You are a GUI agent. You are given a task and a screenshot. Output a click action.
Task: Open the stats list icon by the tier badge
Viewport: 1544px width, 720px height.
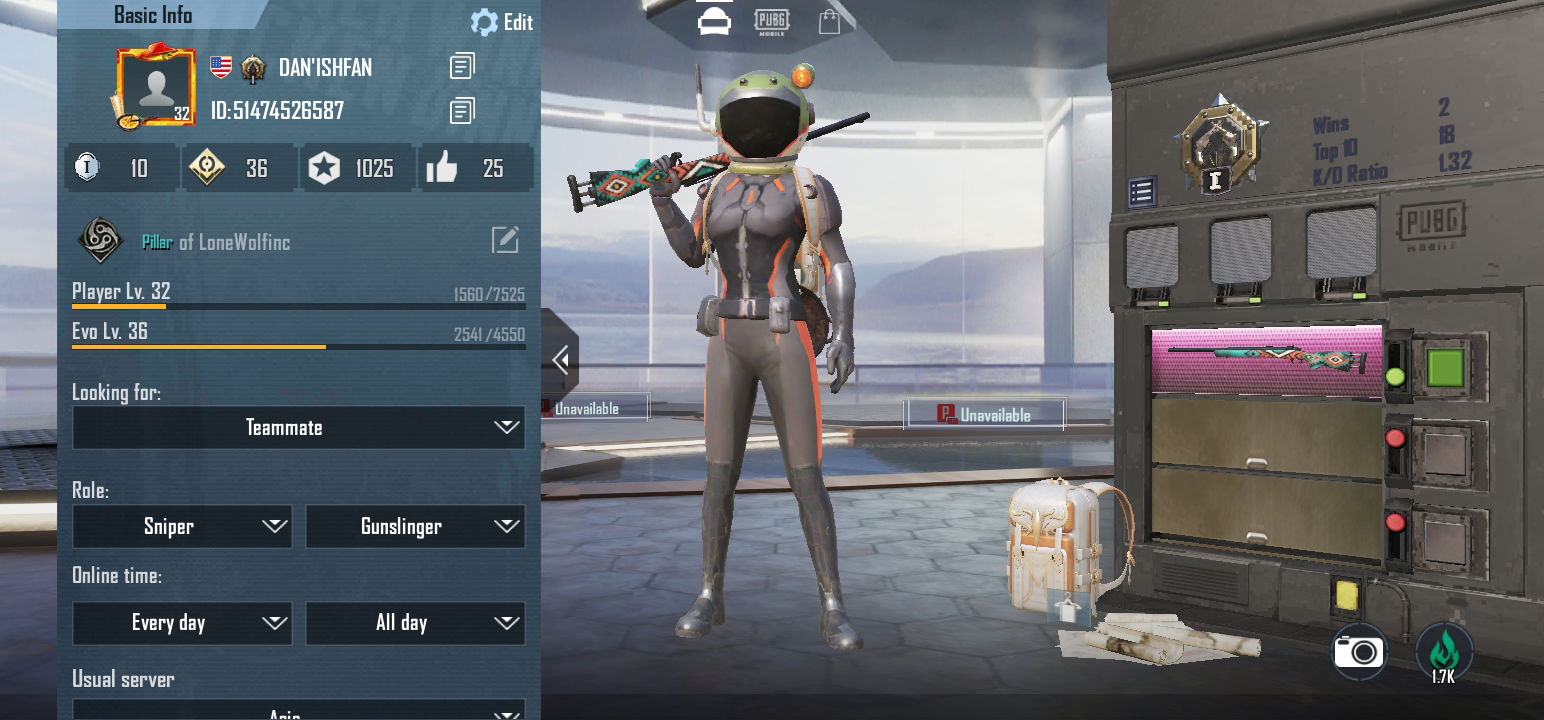1142,191
